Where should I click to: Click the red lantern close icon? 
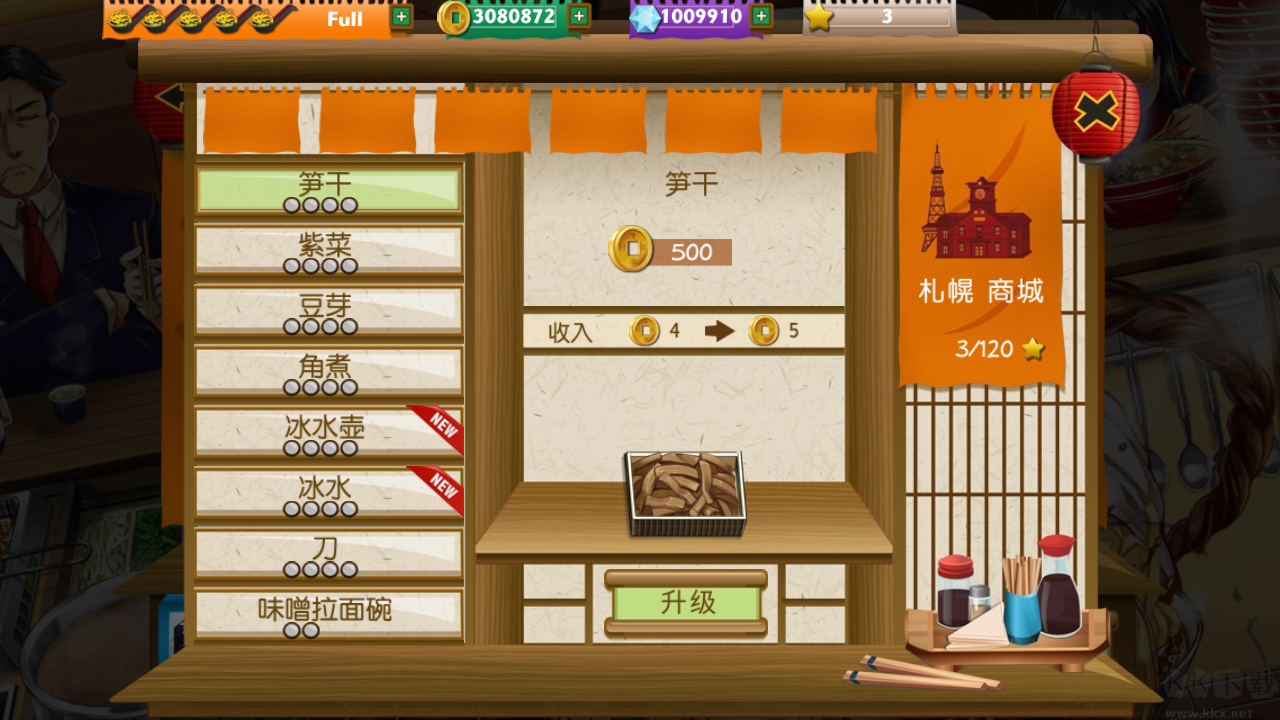pyautogui.click(x=1096, y=112)
